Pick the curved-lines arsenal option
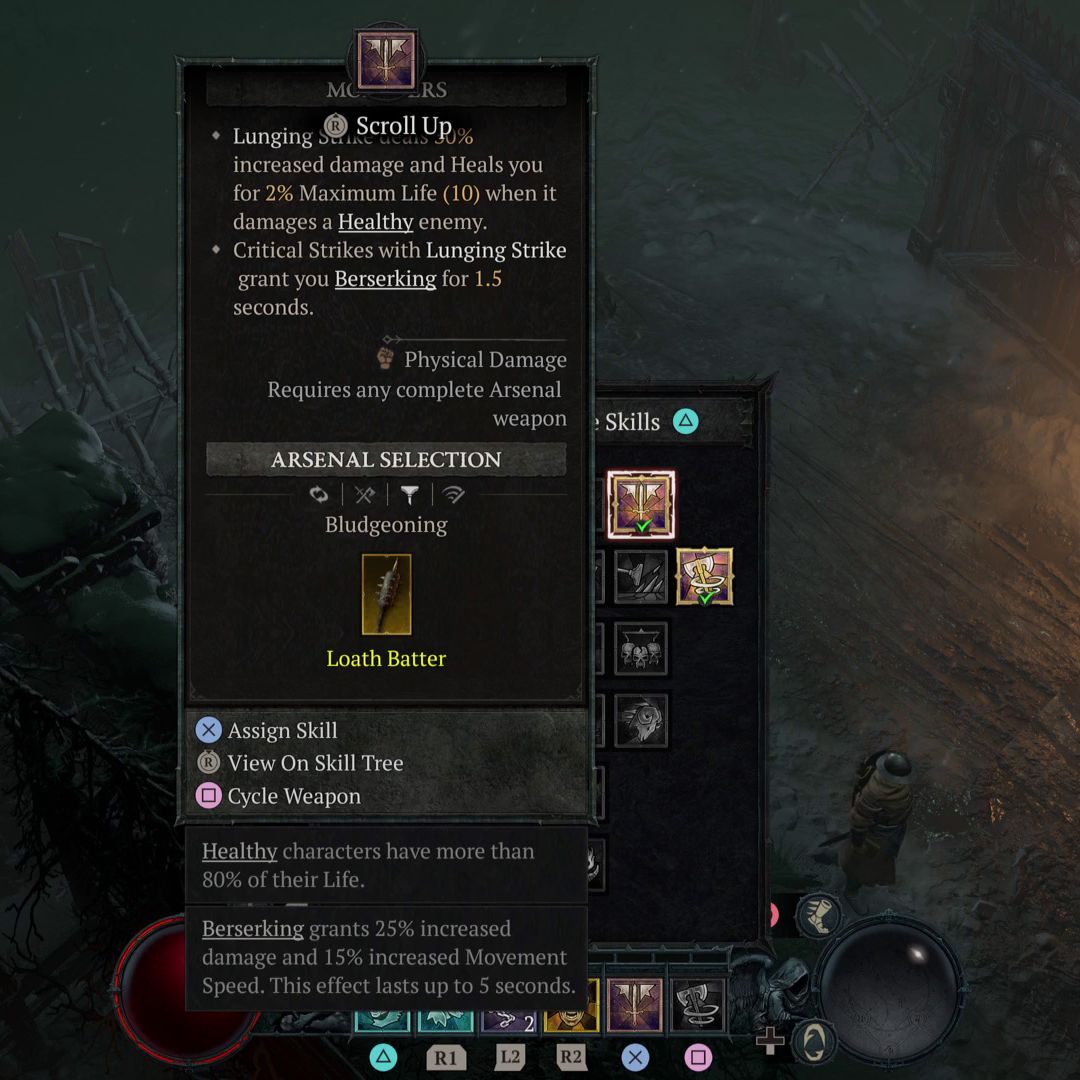The width and height of the screenshot is (1080, 1080). [454, 494]
